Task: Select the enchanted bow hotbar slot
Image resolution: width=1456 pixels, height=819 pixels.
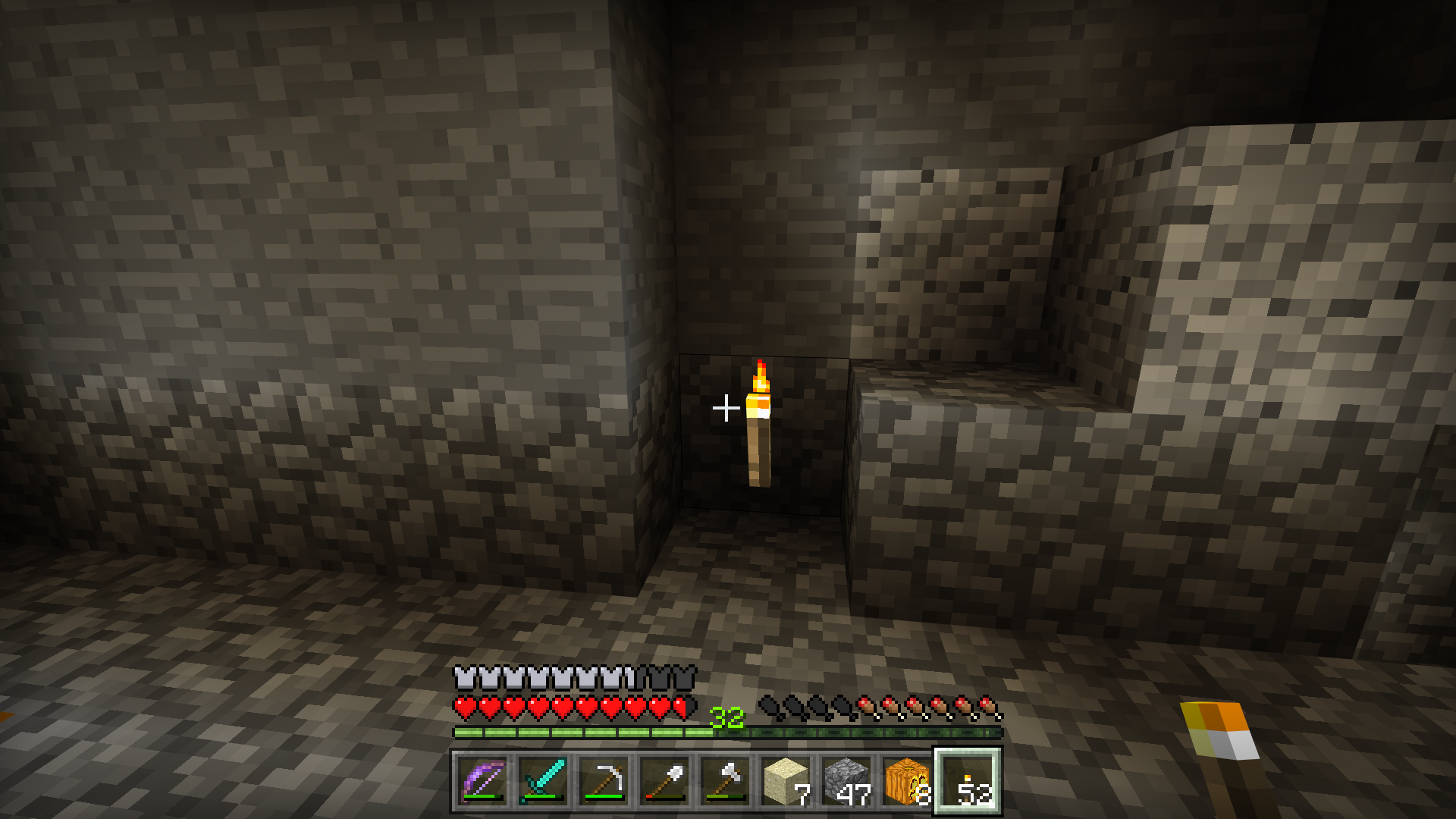Action: pyautogui.click(x=483, y=781)
